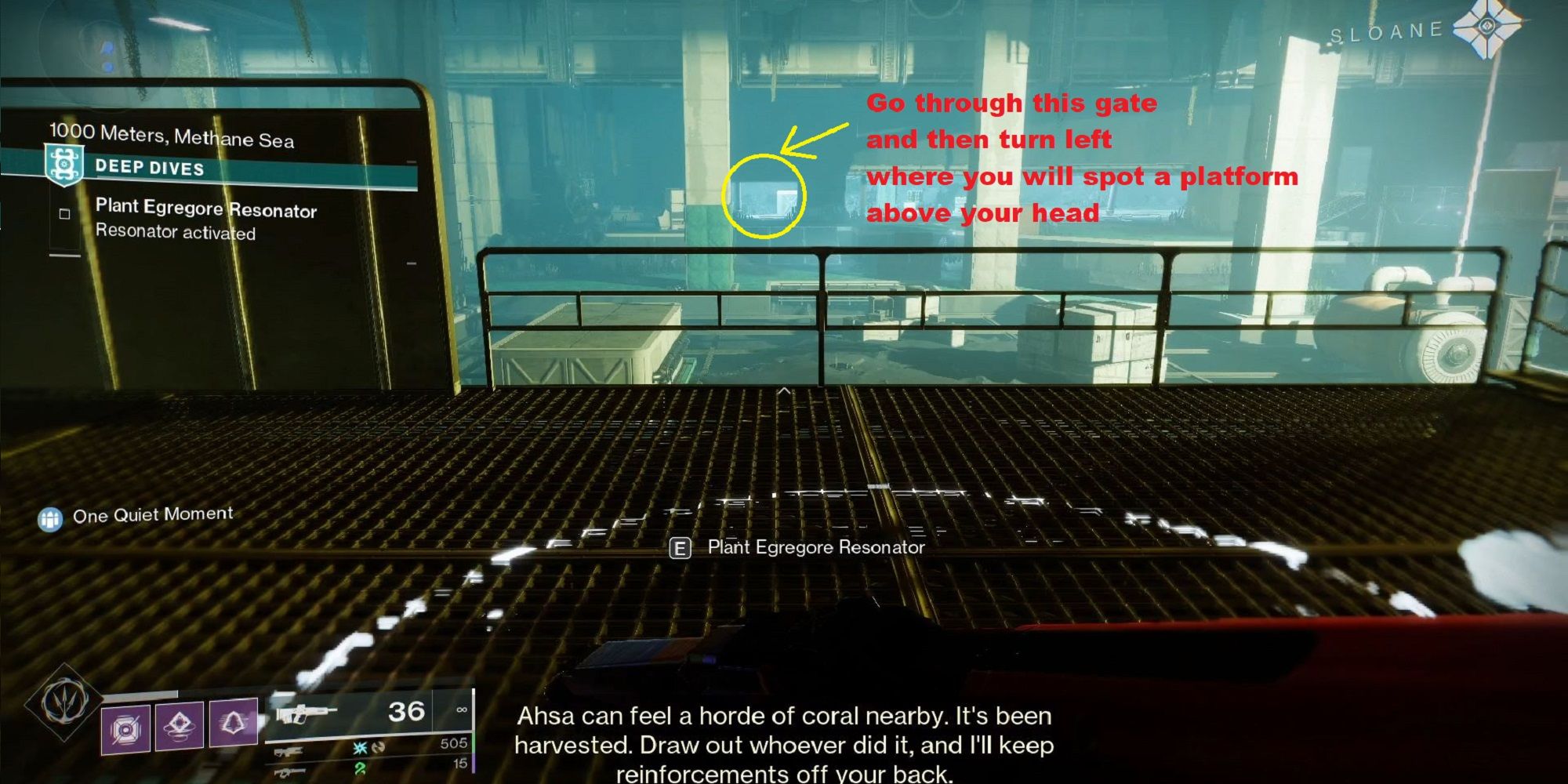
Task: Tick the Plant Egregore Resonator objective checkbox
Action: [65, 213]
